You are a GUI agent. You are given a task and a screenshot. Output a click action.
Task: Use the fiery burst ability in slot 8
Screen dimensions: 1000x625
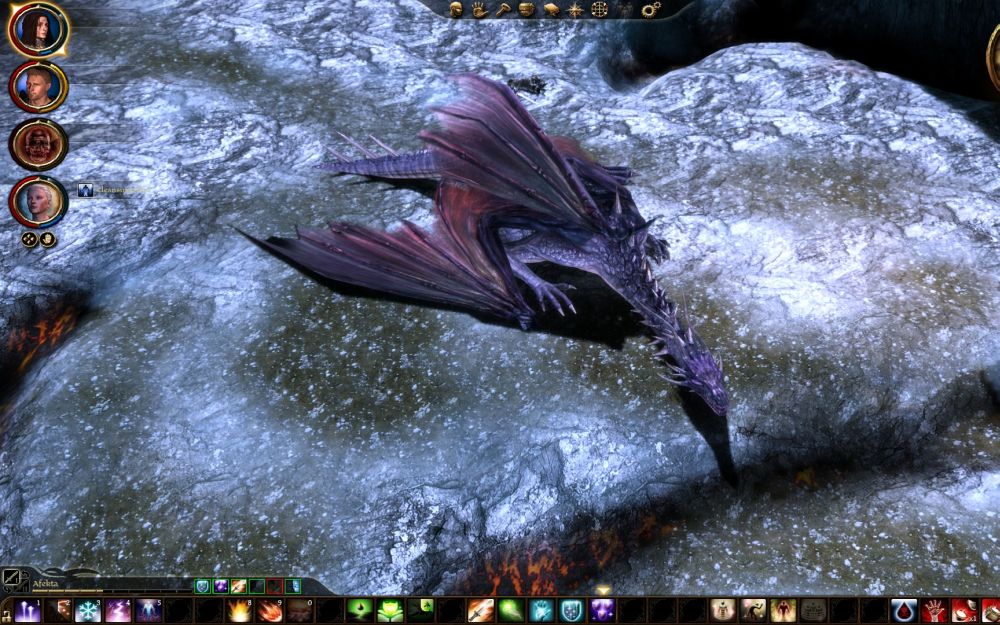[x=239, y=610]
